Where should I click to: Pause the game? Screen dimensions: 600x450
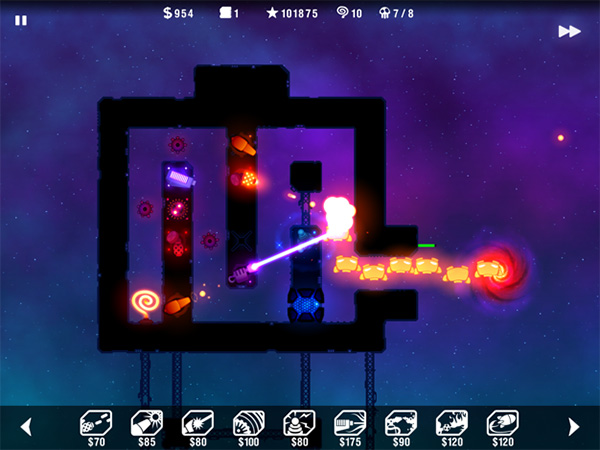21,20
